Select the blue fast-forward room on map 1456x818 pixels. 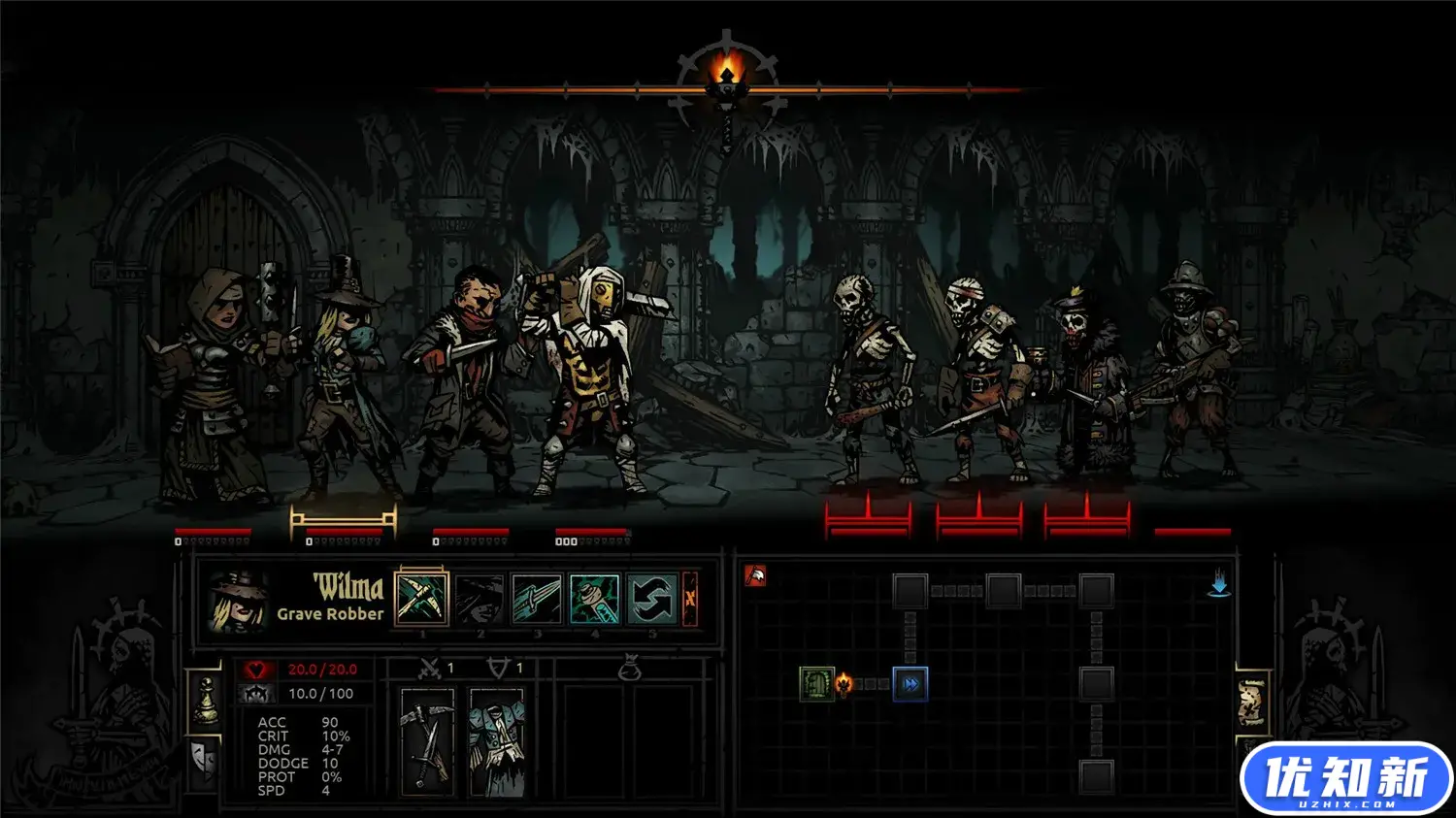910,684
